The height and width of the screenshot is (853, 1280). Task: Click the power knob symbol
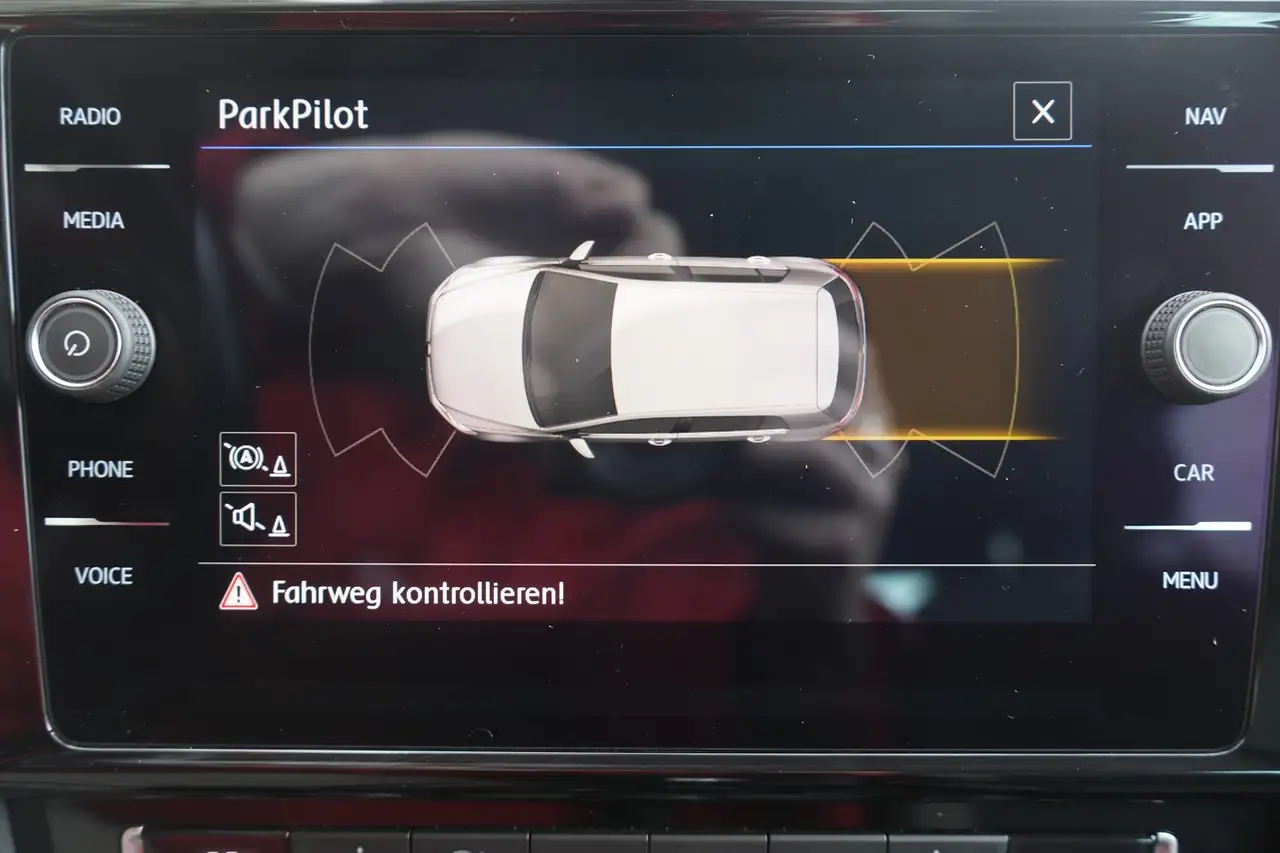[77, 344]
